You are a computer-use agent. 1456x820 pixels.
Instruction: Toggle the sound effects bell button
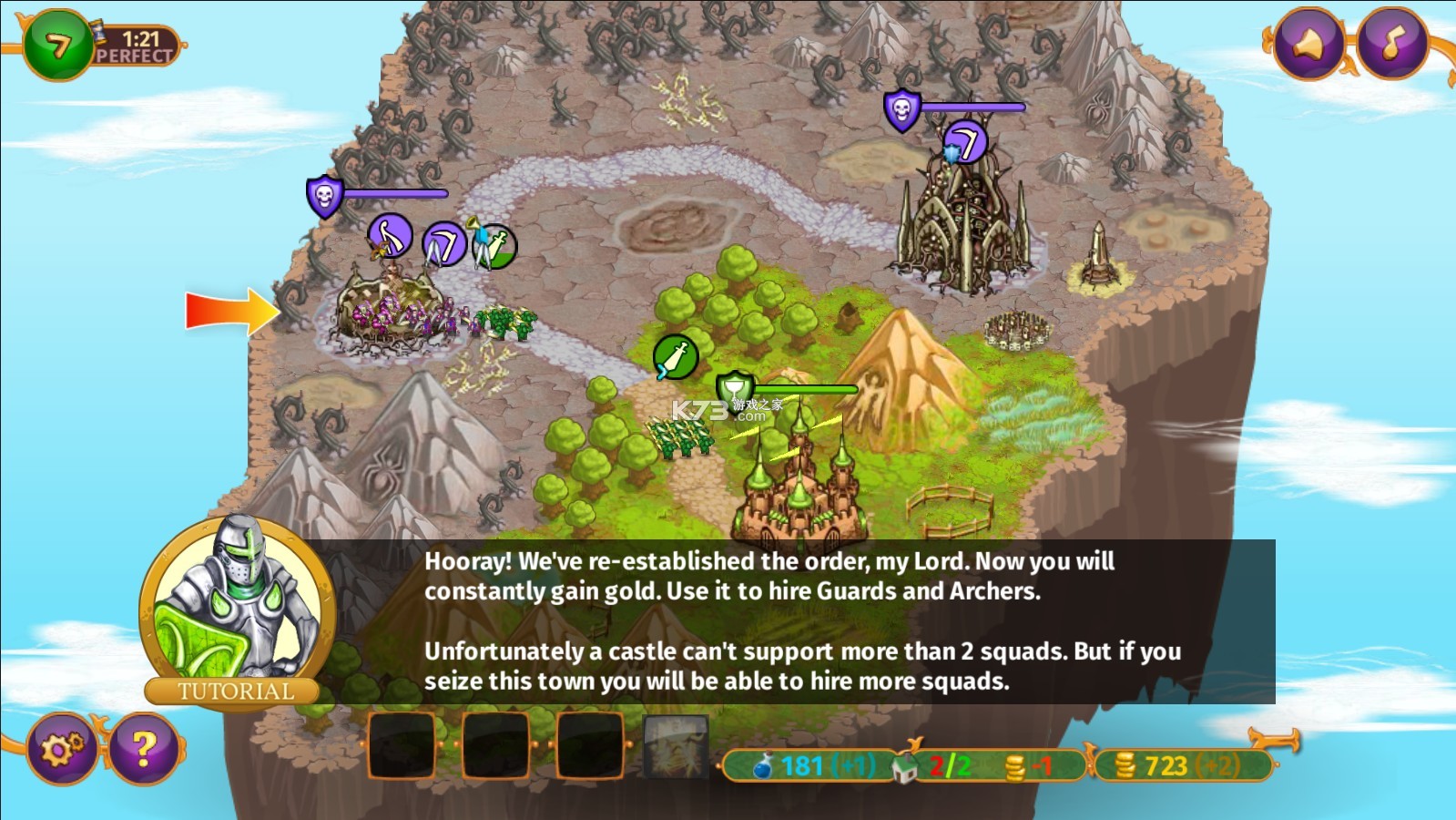[x=1309, y=43]
